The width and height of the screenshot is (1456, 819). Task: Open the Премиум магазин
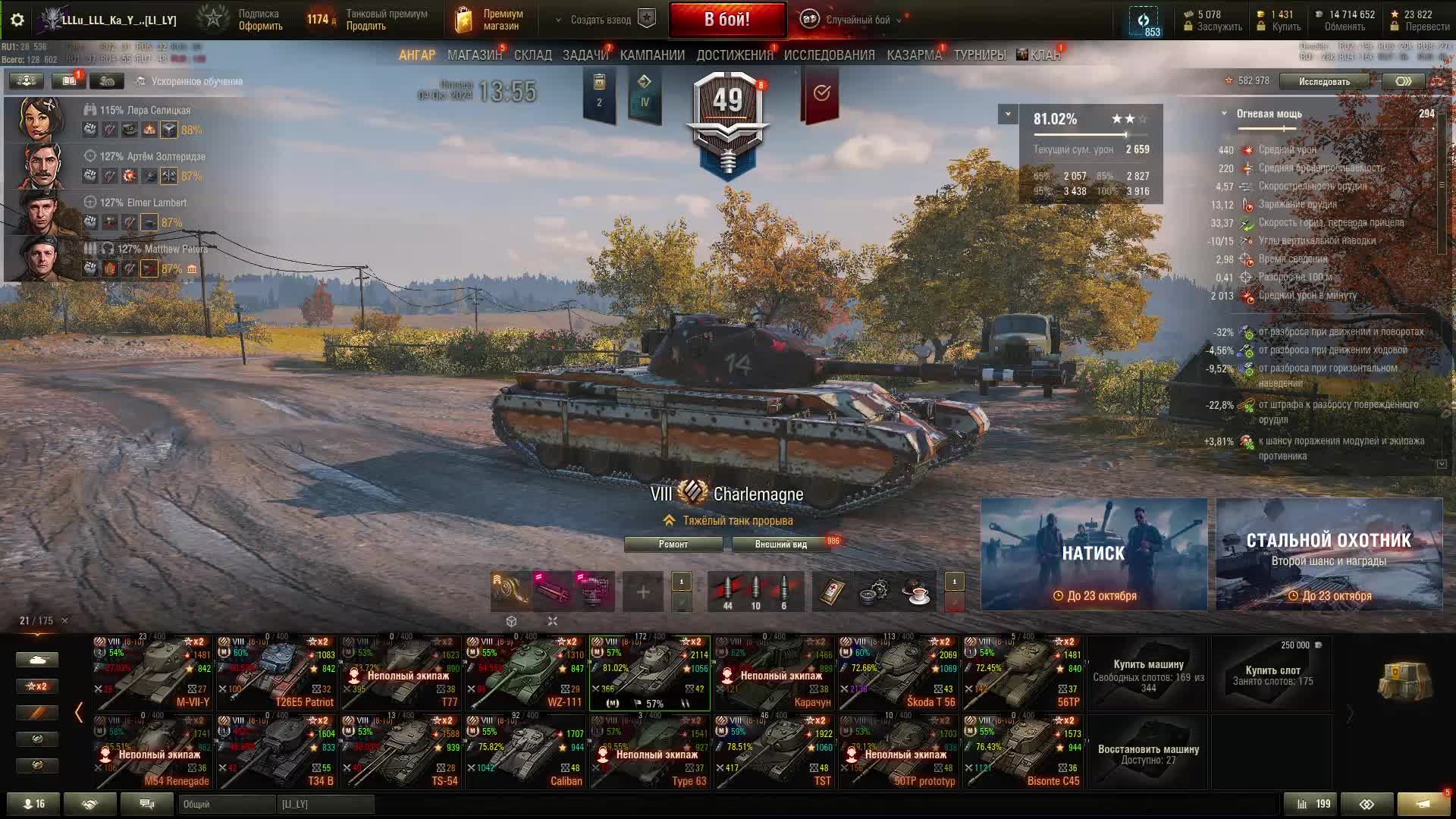click(x=490, y=20)
